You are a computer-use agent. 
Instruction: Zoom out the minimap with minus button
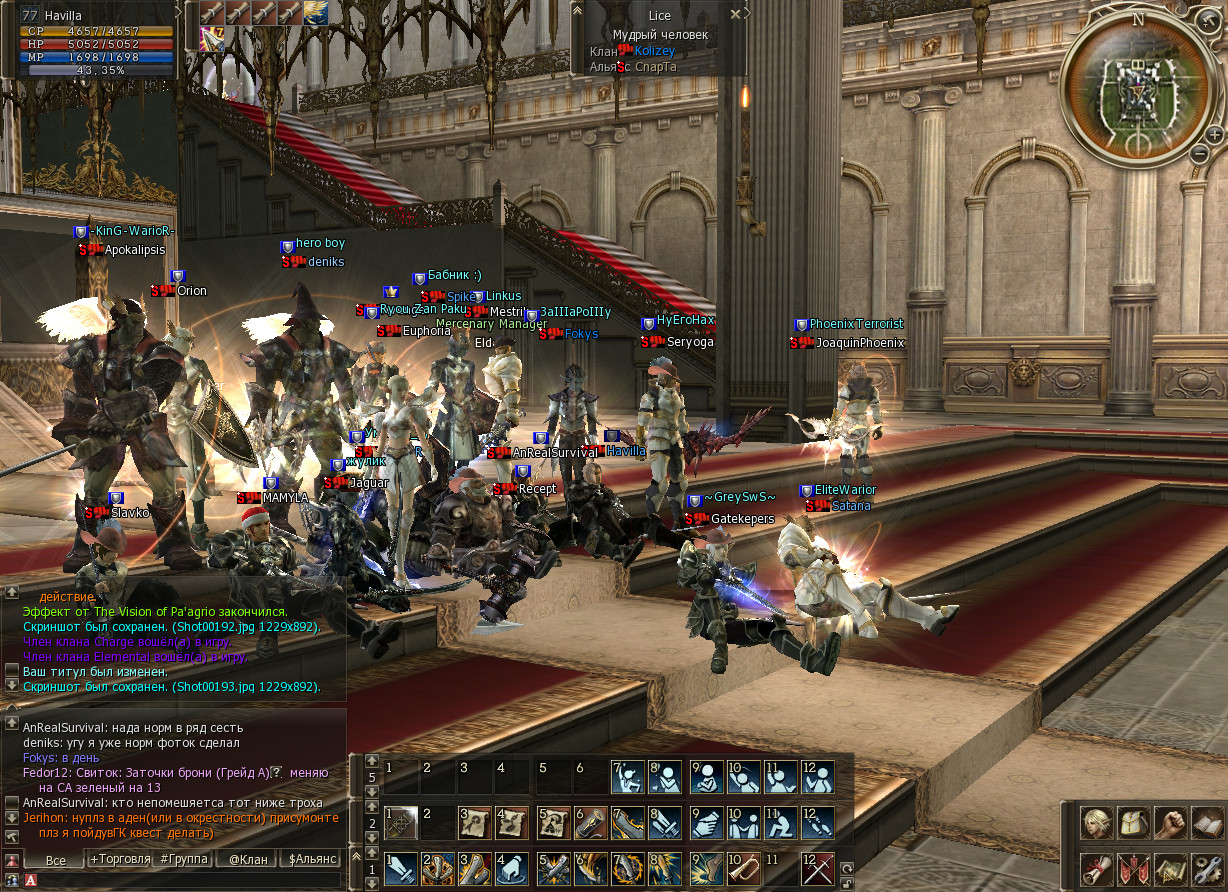[1200, 153]
